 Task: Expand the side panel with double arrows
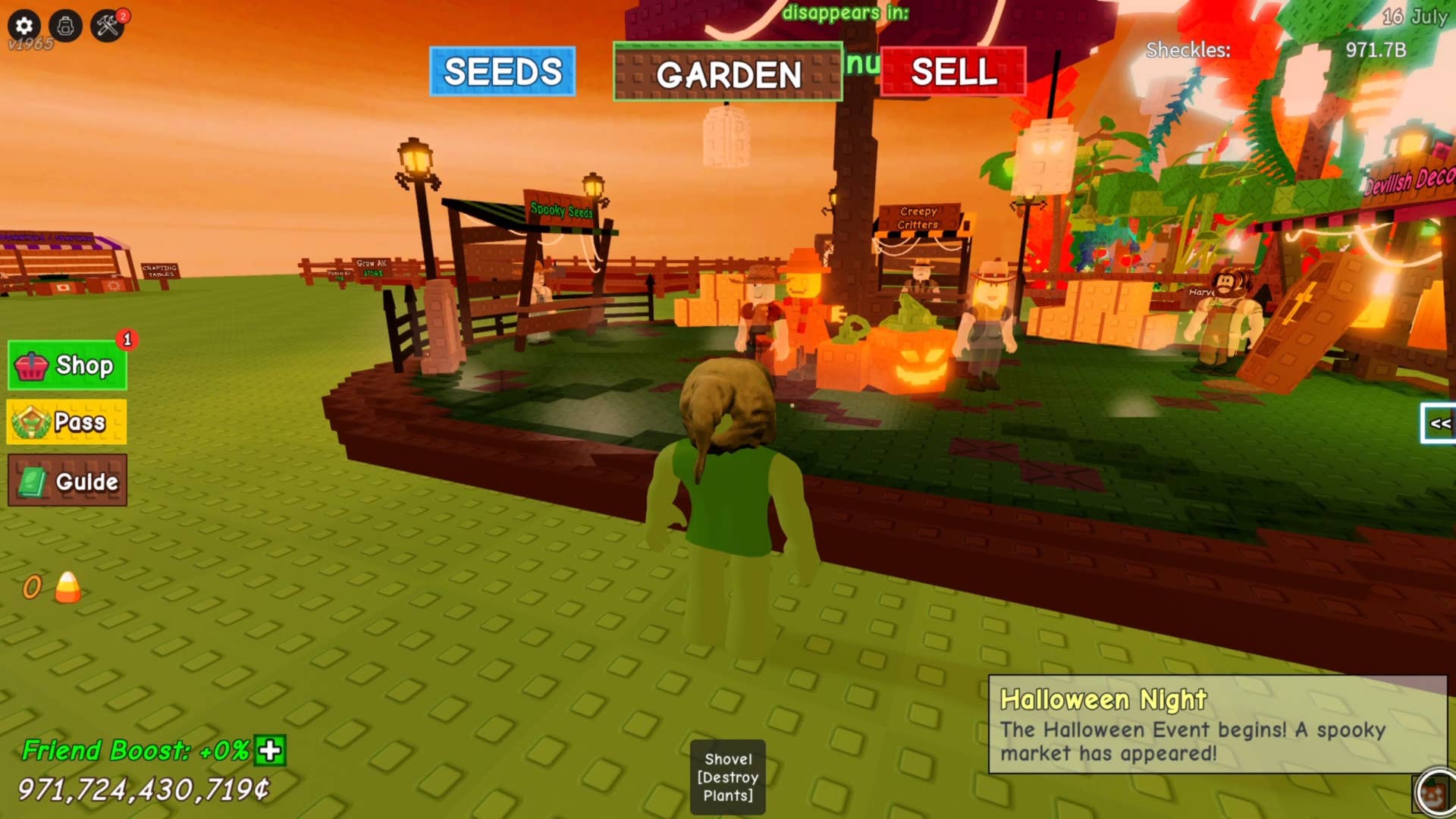[1439, 423]
